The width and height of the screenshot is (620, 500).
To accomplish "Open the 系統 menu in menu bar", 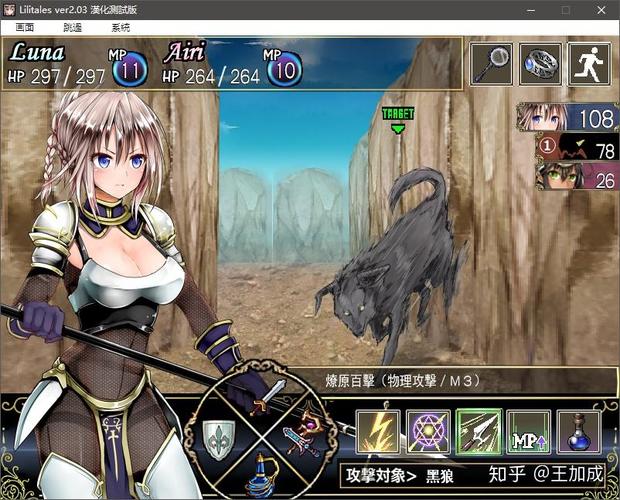I will (x=121, y=28).
